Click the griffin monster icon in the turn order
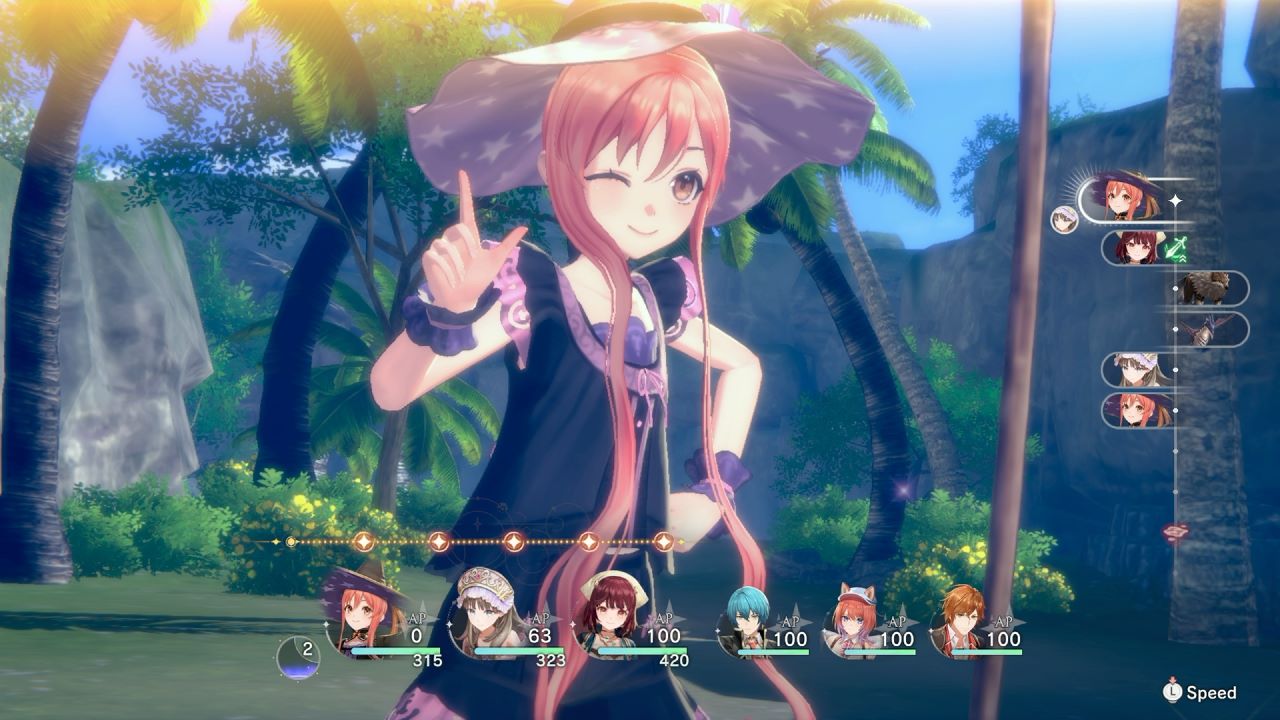Viewport: 1280px width, 720px height. click(x=1205, y=290)
